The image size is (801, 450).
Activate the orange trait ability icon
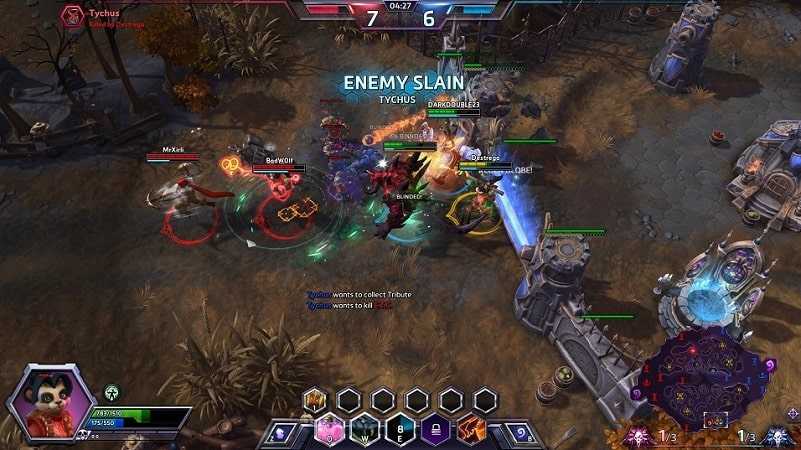470,430
